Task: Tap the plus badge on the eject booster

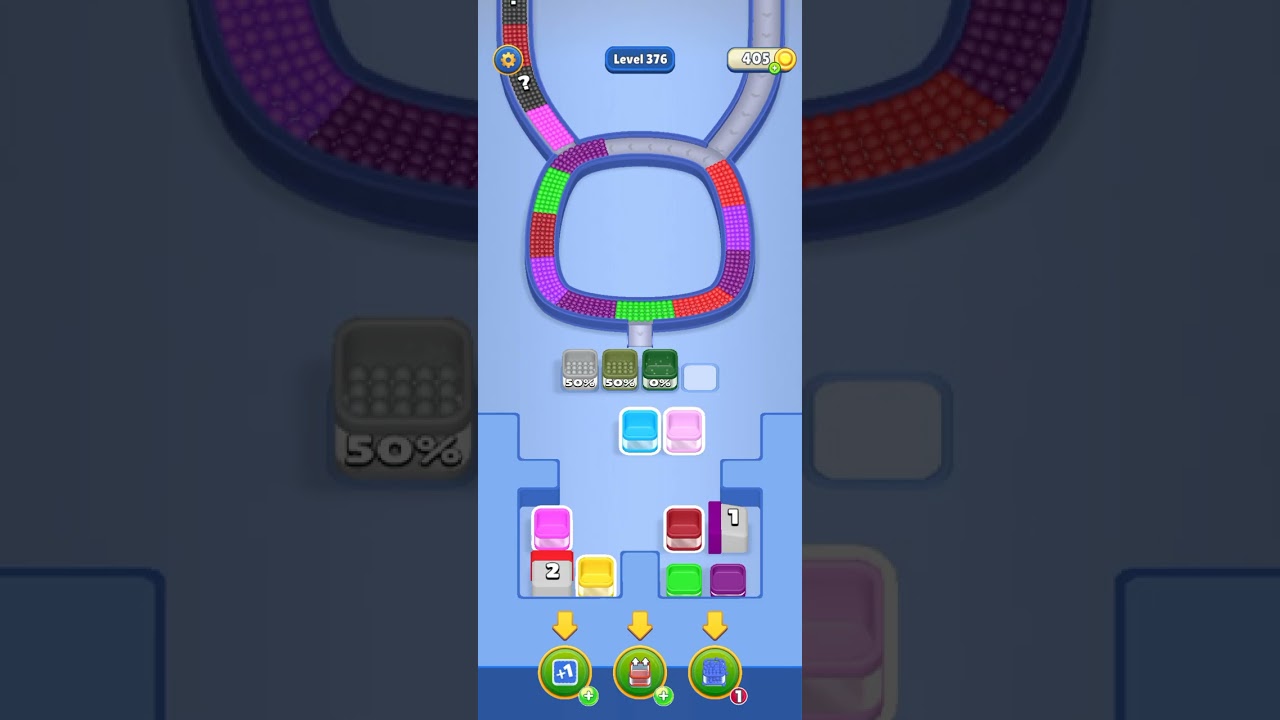Action: (662, 695)
